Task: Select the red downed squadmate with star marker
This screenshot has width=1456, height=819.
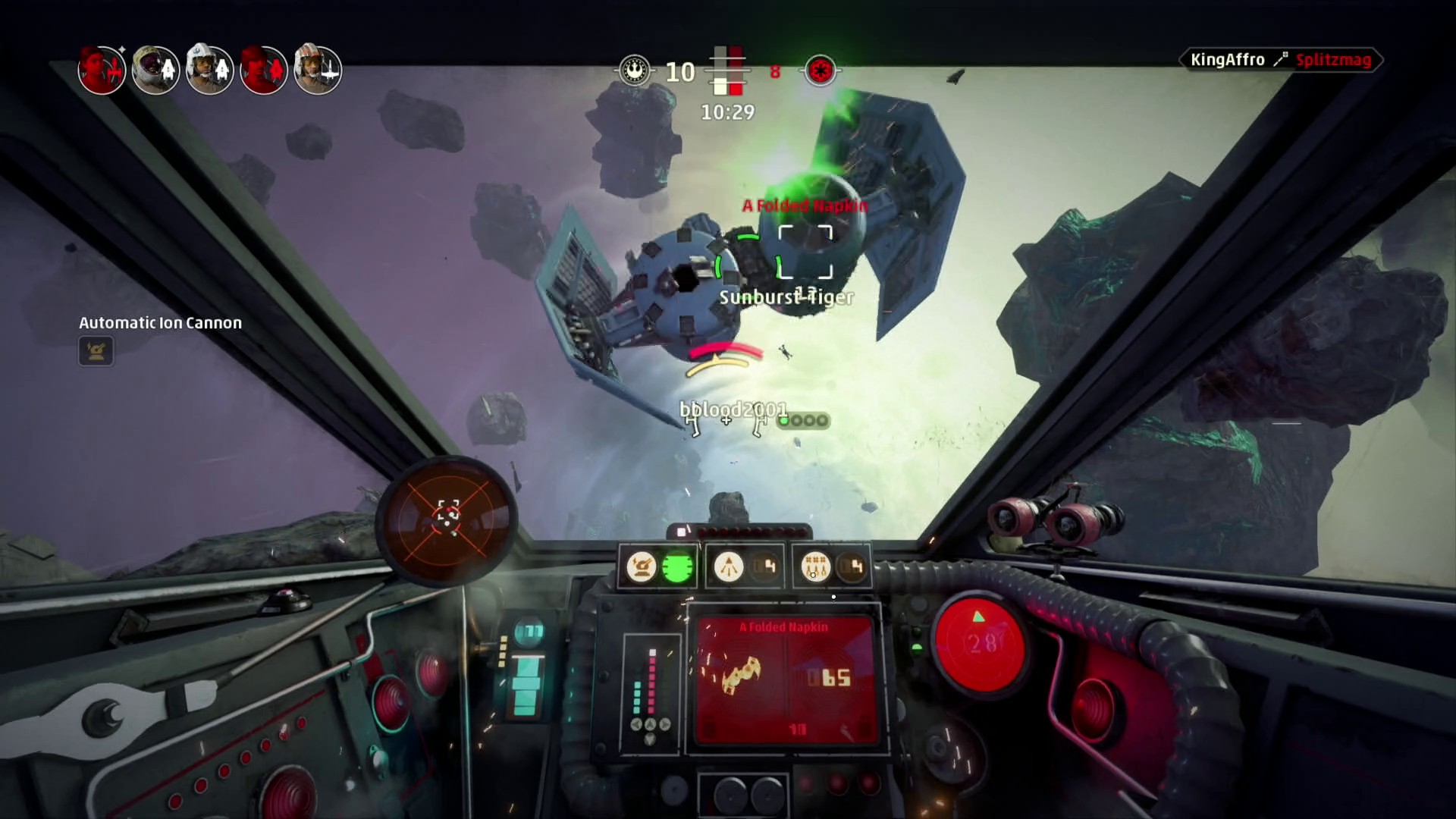Action: point(102,70)
